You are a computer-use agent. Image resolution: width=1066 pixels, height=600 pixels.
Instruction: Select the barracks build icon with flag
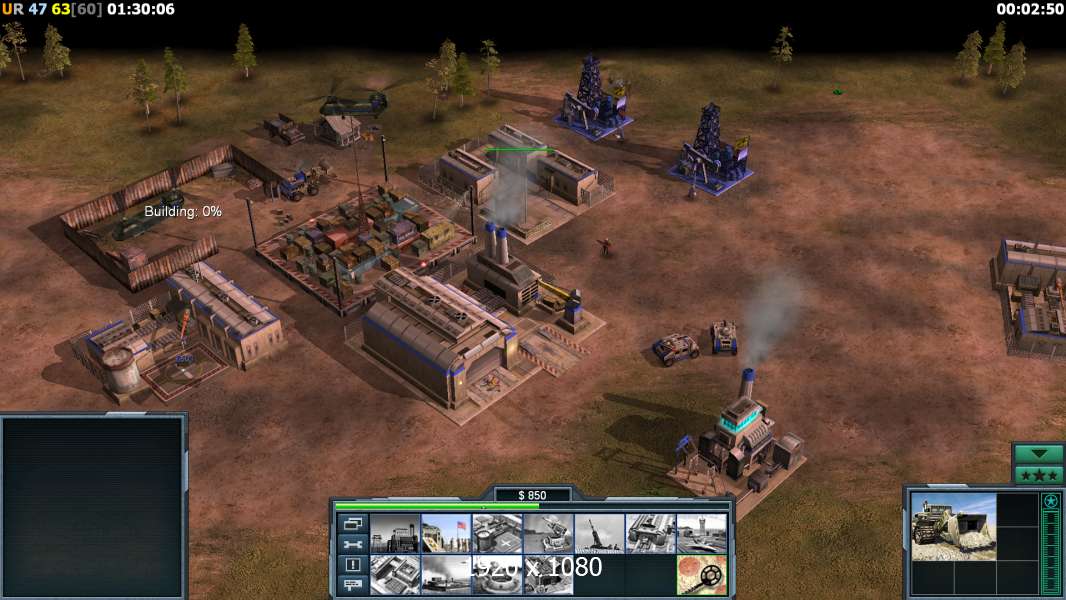pyautogui.click(x=446, y=533)
